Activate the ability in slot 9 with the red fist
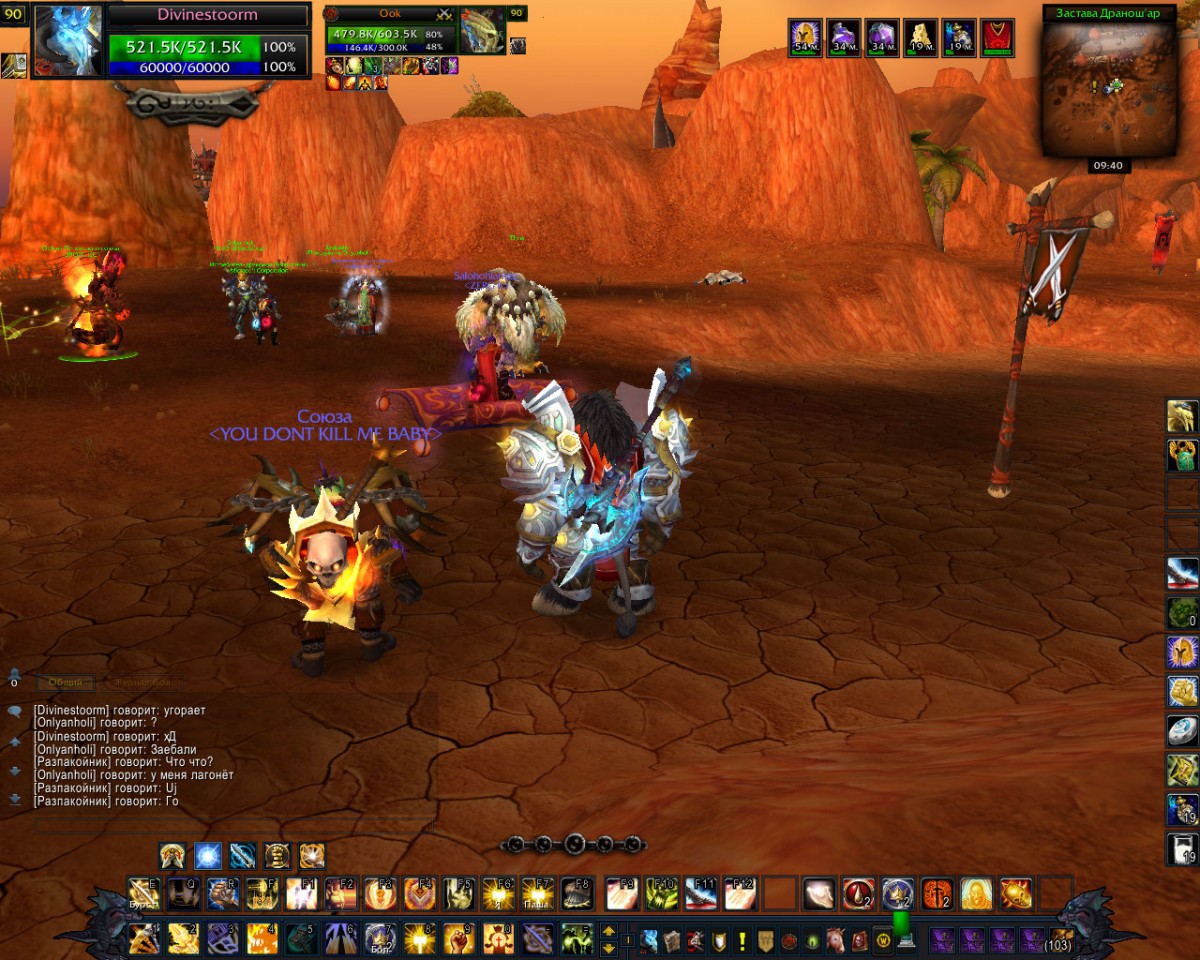The width and height of the screenshot is (1200, 960). coord(459,939)
